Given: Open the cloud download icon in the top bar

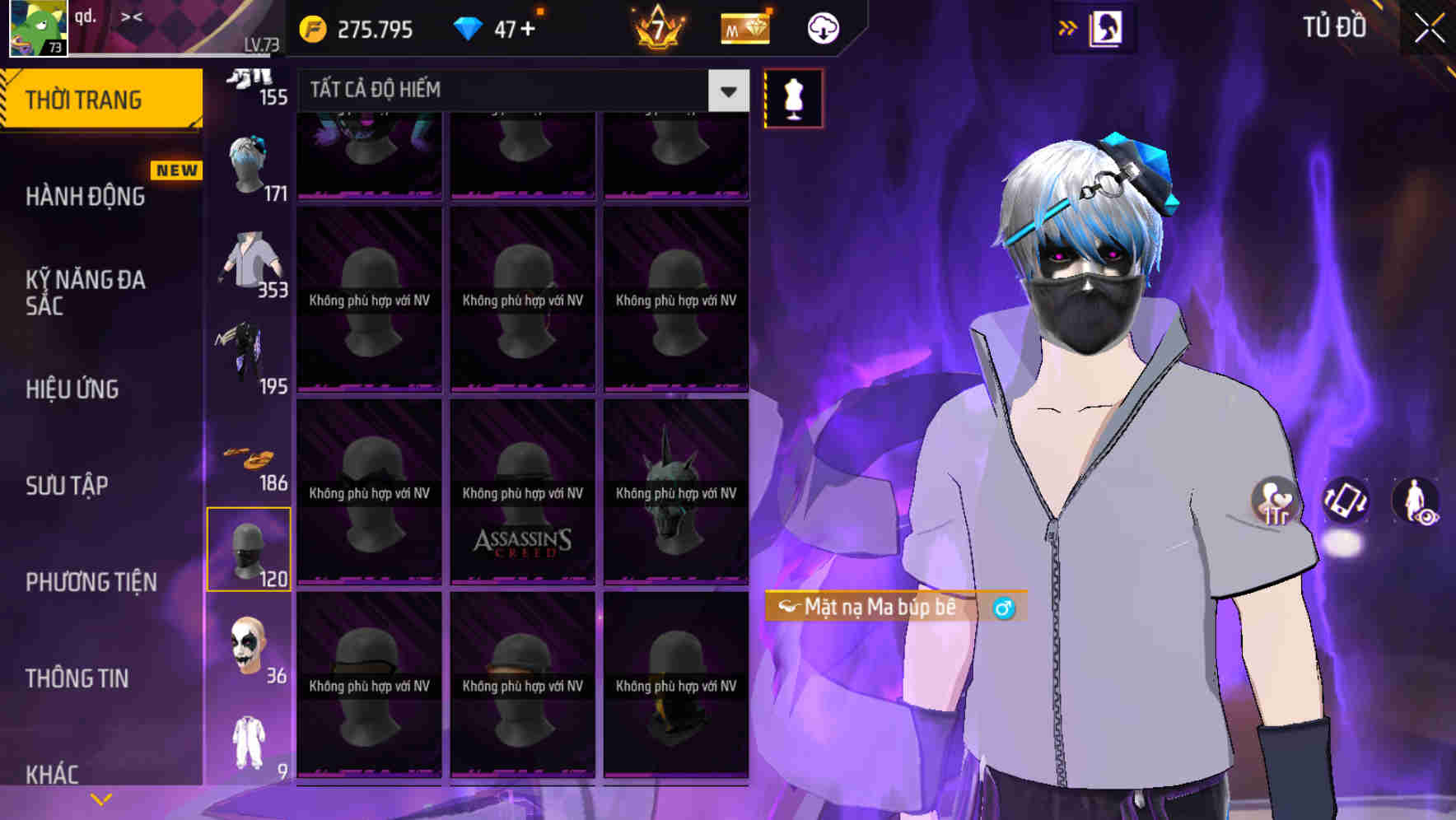Looking at the screenshot, I should [x=823, y=27].
